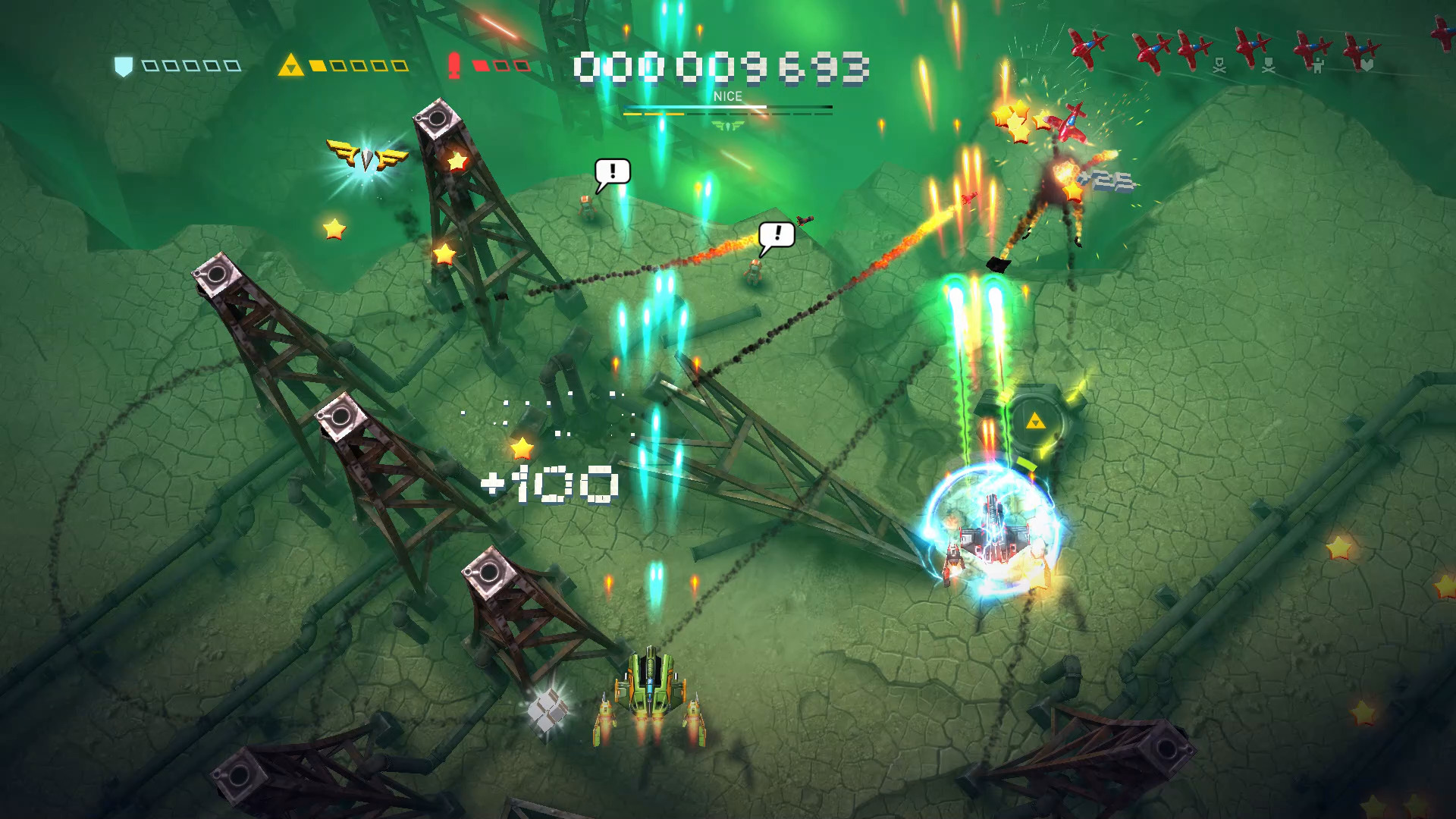Trigger the yellow triangle laser icon
The width and height of the screenshot is (1456, 819).
point(290,66)
